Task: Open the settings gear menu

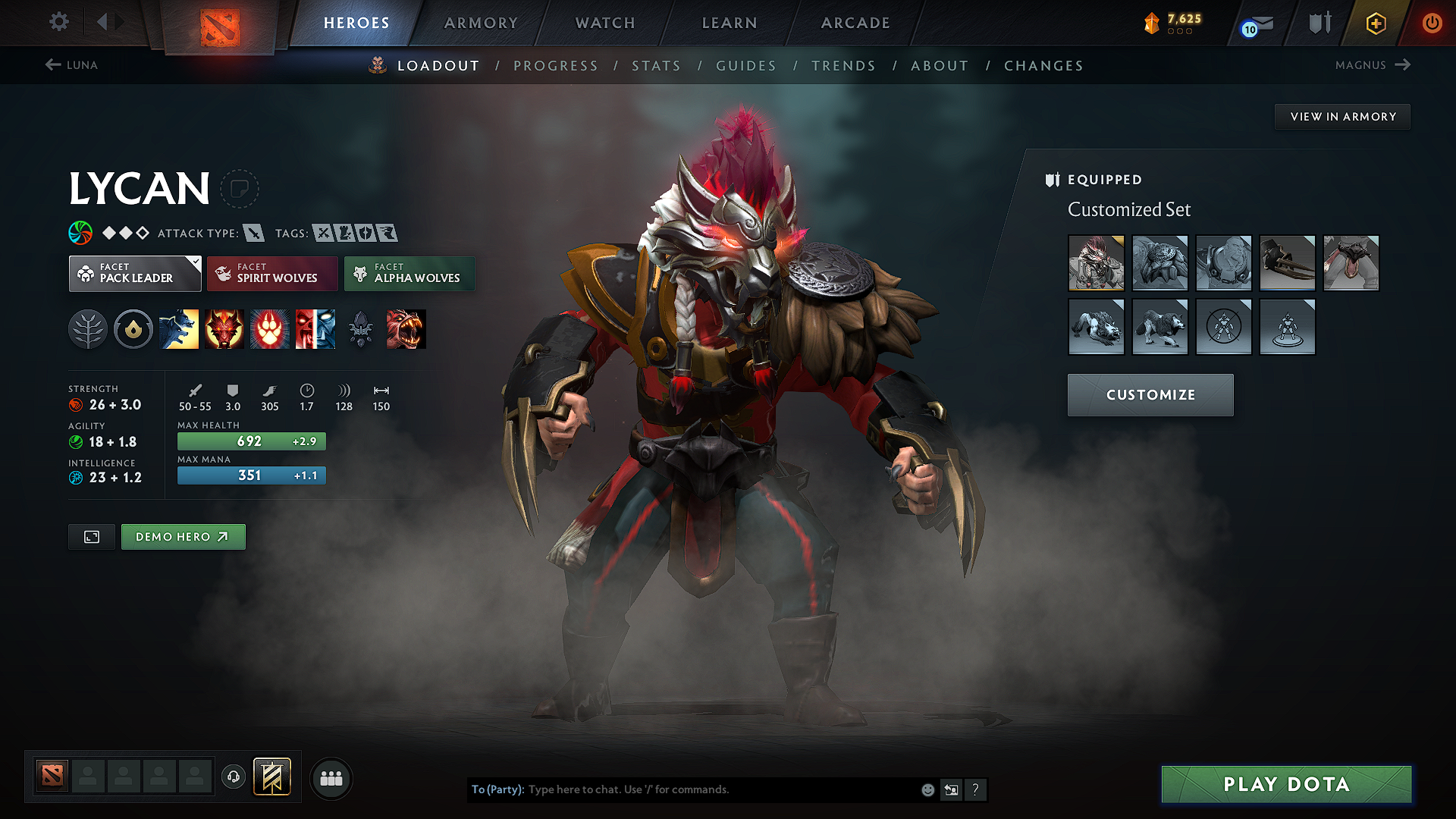Action: (x=59, y=22)
